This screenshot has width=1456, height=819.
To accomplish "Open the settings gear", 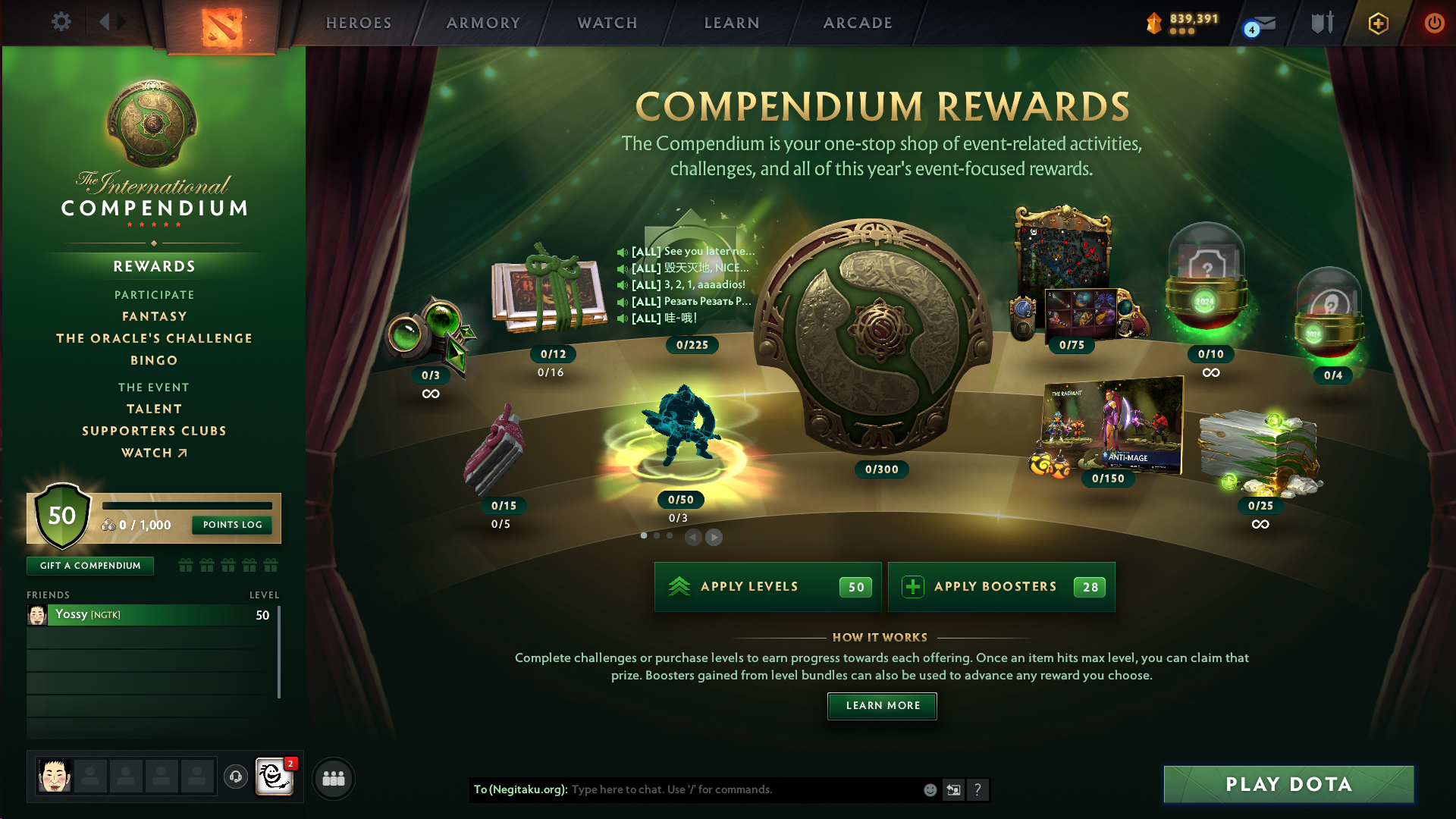I will [61, 22].
